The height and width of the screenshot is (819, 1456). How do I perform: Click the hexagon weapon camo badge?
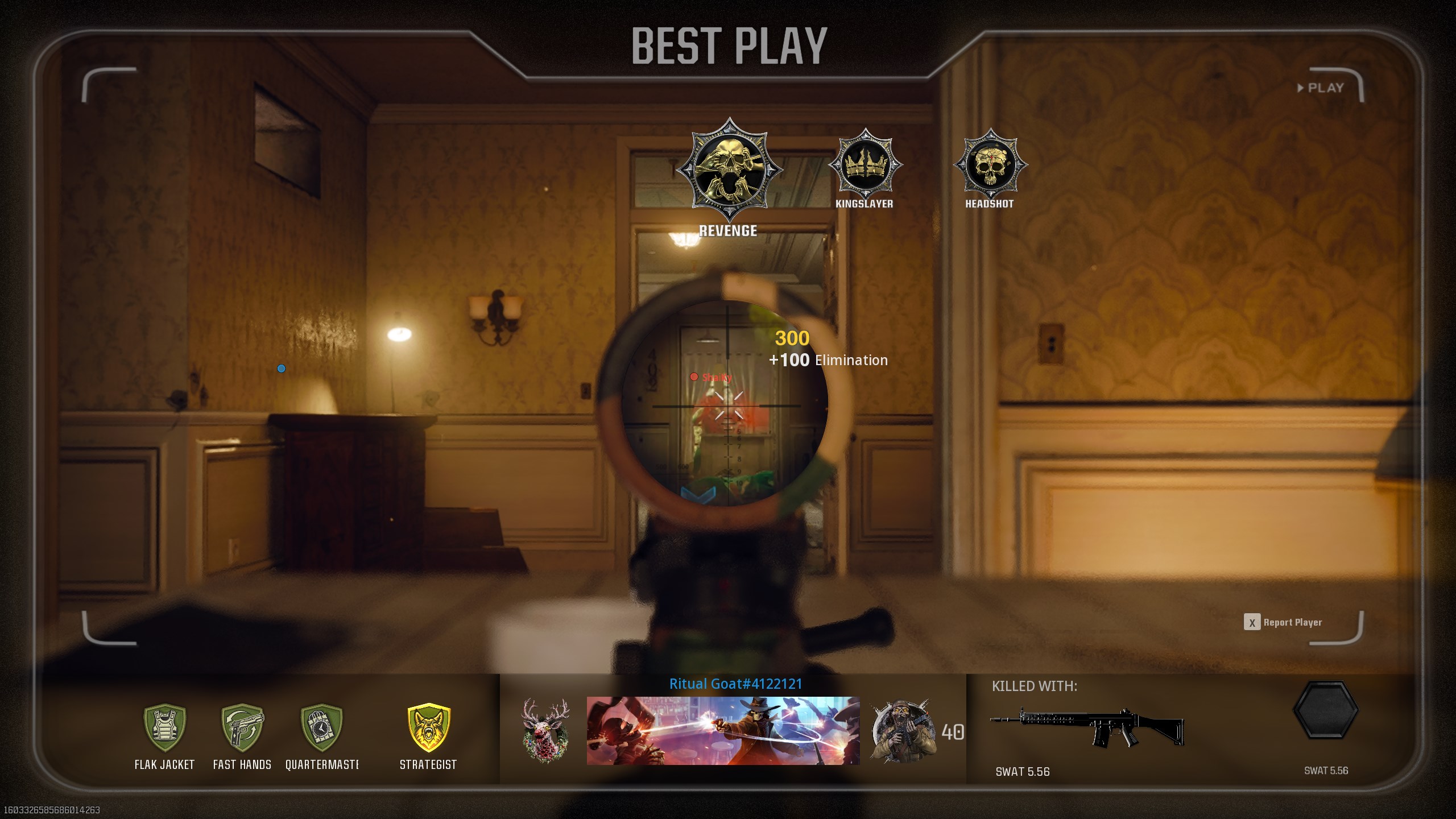(x=1326, y=710)
